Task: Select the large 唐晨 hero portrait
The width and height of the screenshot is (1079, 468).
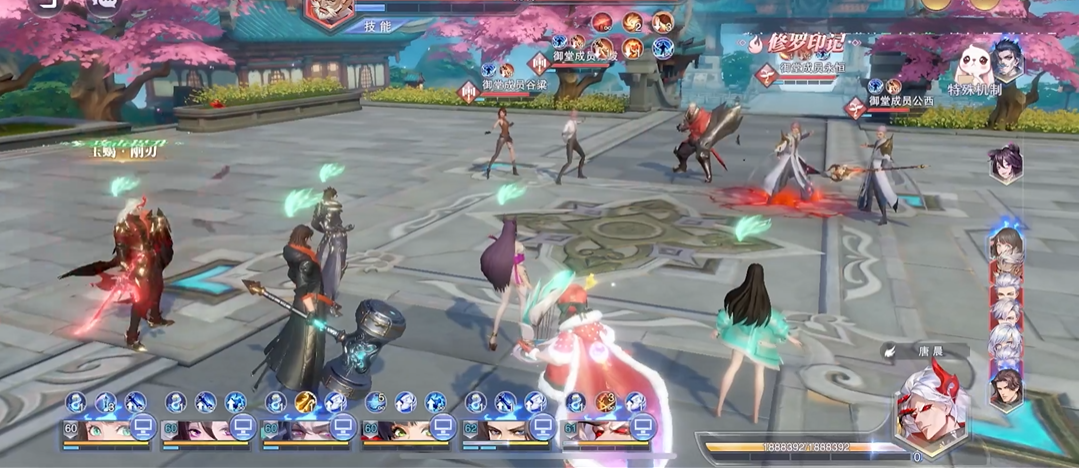Action: 931,407
